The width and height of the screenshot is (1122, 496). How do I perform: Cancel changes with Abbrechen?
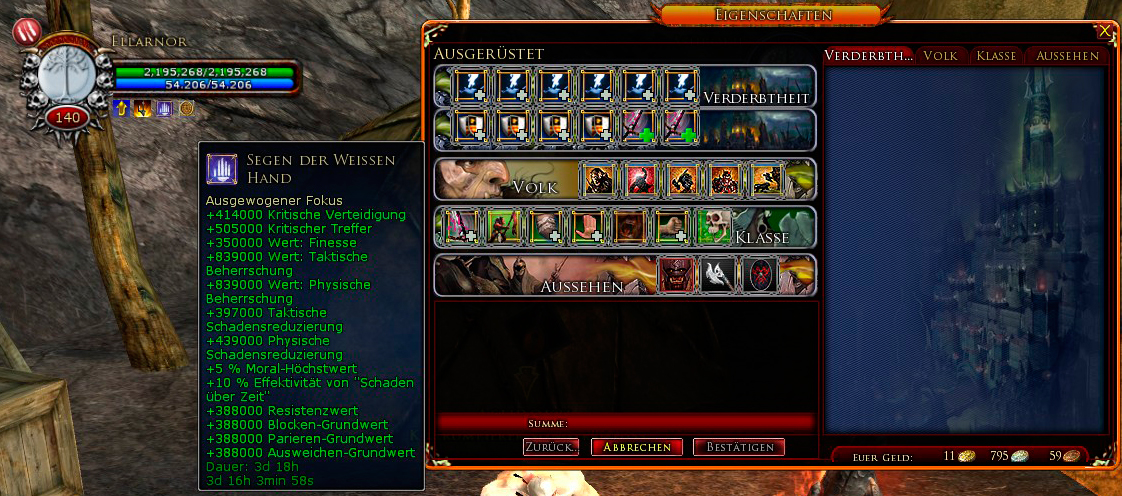[x=637, y=447]
